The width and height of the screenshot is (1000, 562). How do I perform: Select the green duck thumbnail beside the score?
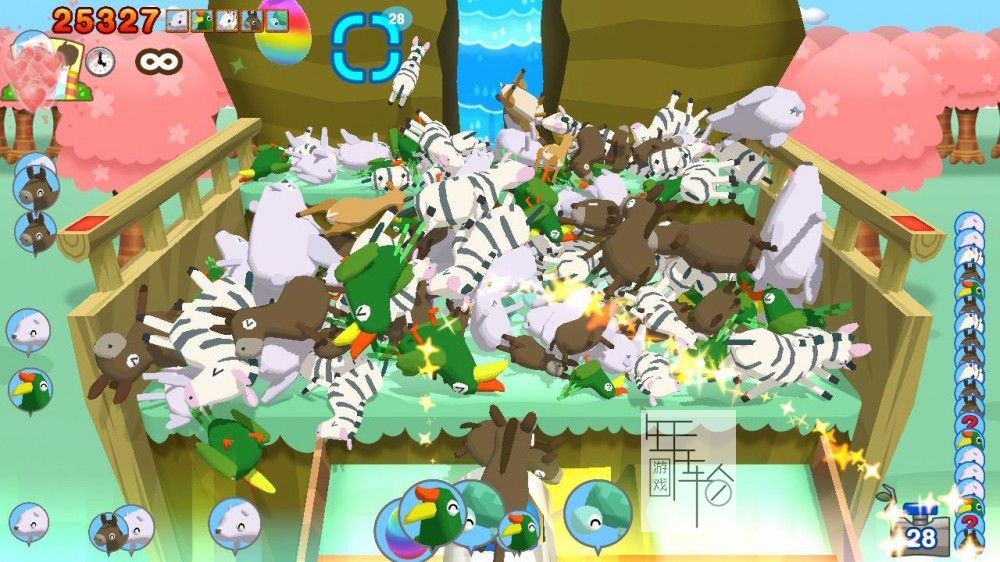click(202, 20)
